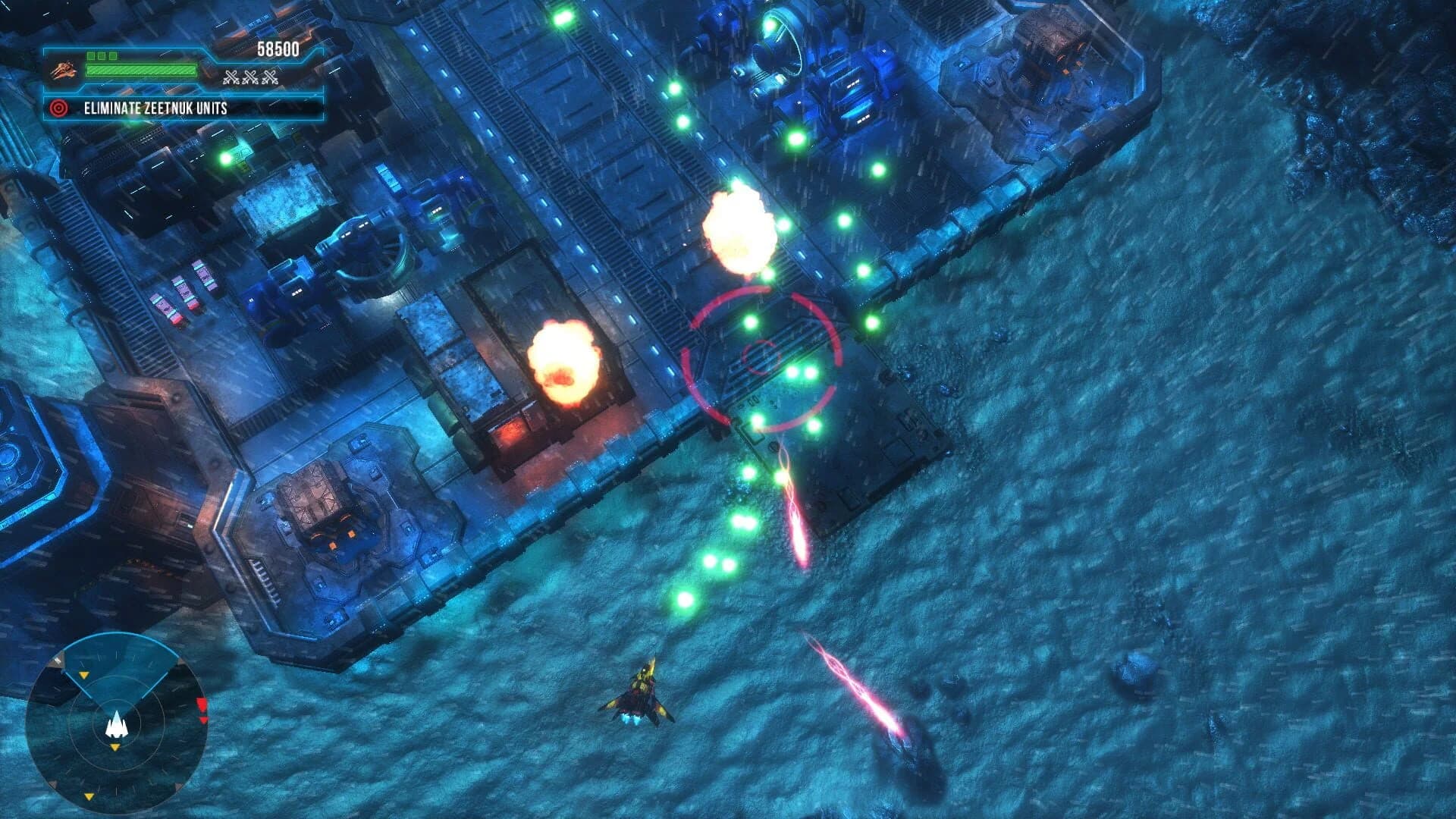Select the middle crossed-swords medal icon
Screen dimensions: 1456x819
pyautogui.click(x=250, y=77)
